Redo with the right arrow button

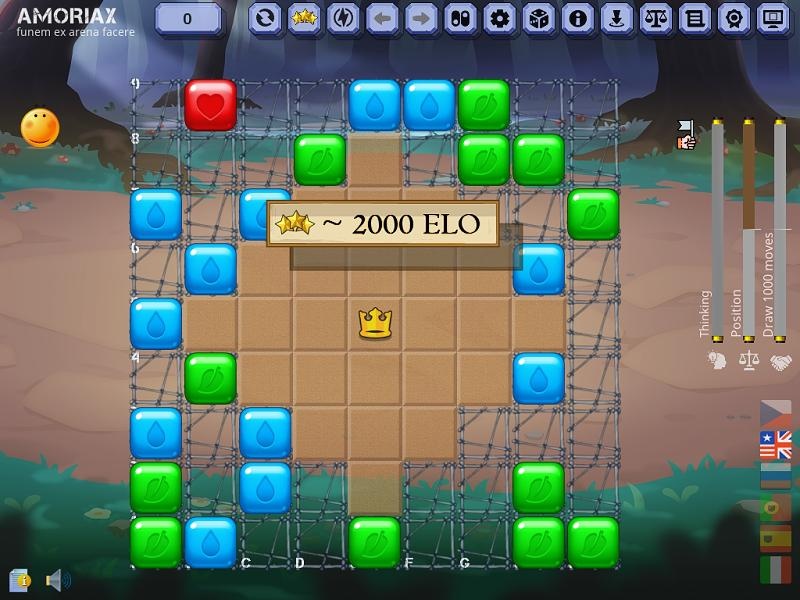coord(421,18)
